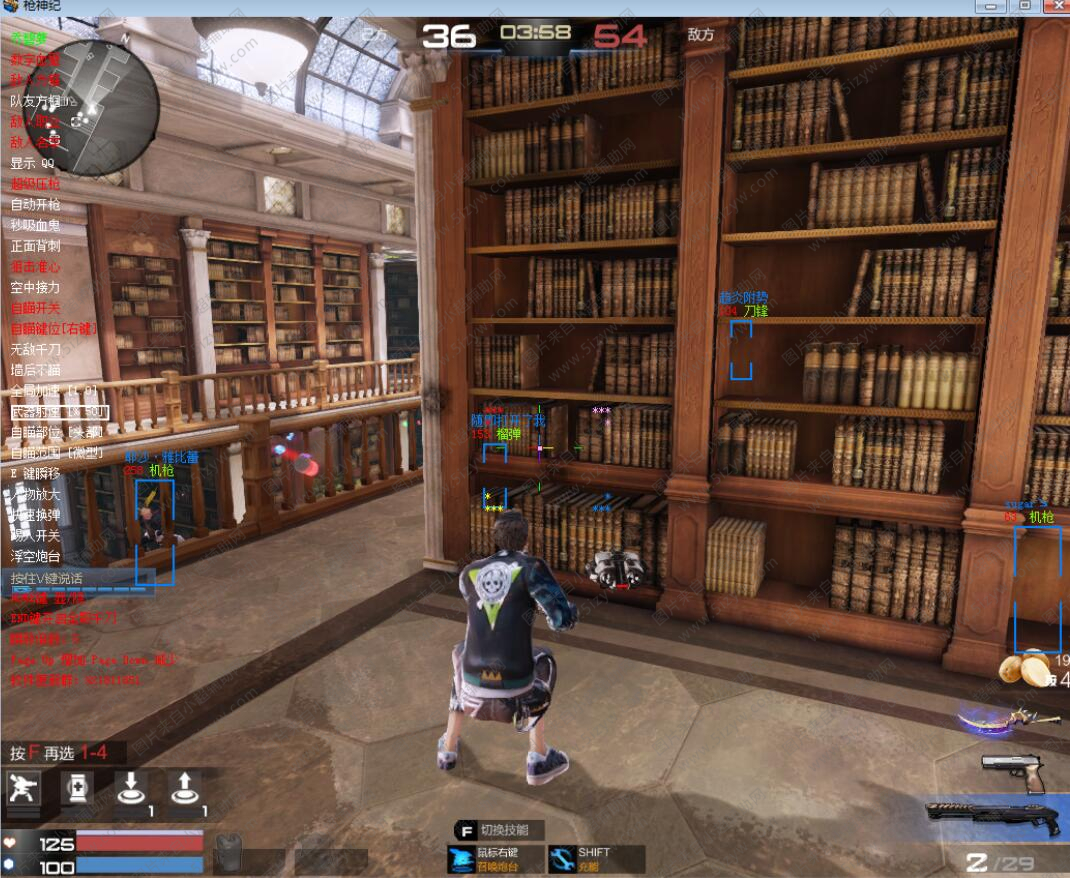Toggle the 显示 QQ option
This screenshot has height=878, width=1070.
point(32,163)
